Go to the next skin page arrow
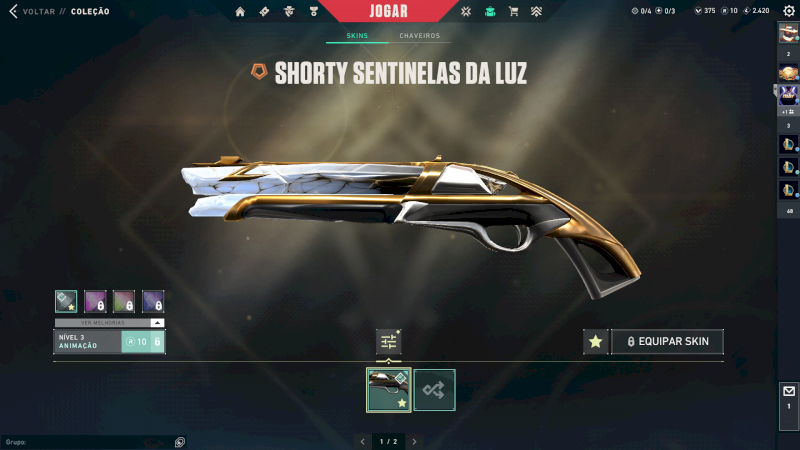The height and width of the screenshot is (450, 800). [414, 441]
